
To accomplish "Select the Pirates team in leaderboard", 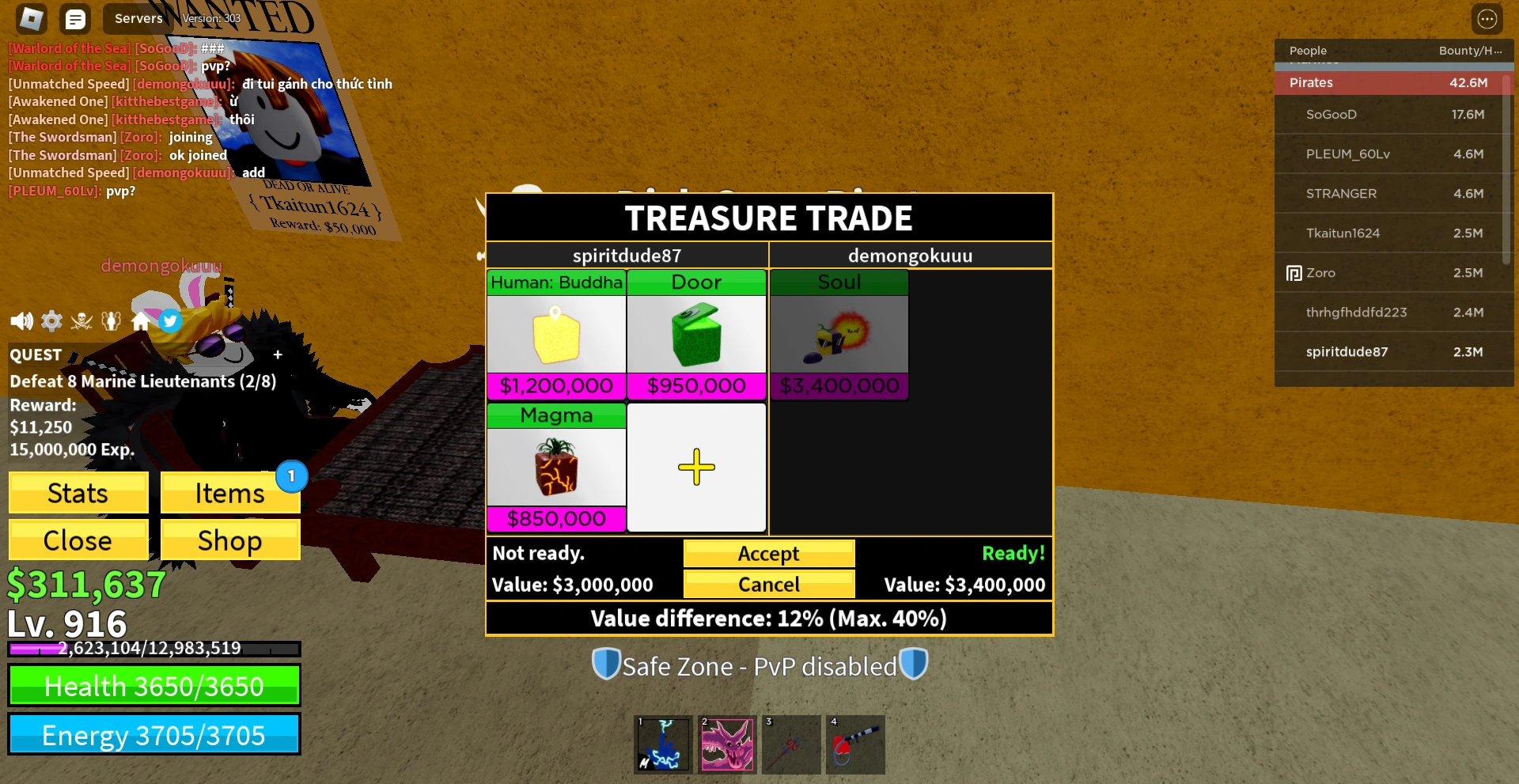I will (1392, 82).
